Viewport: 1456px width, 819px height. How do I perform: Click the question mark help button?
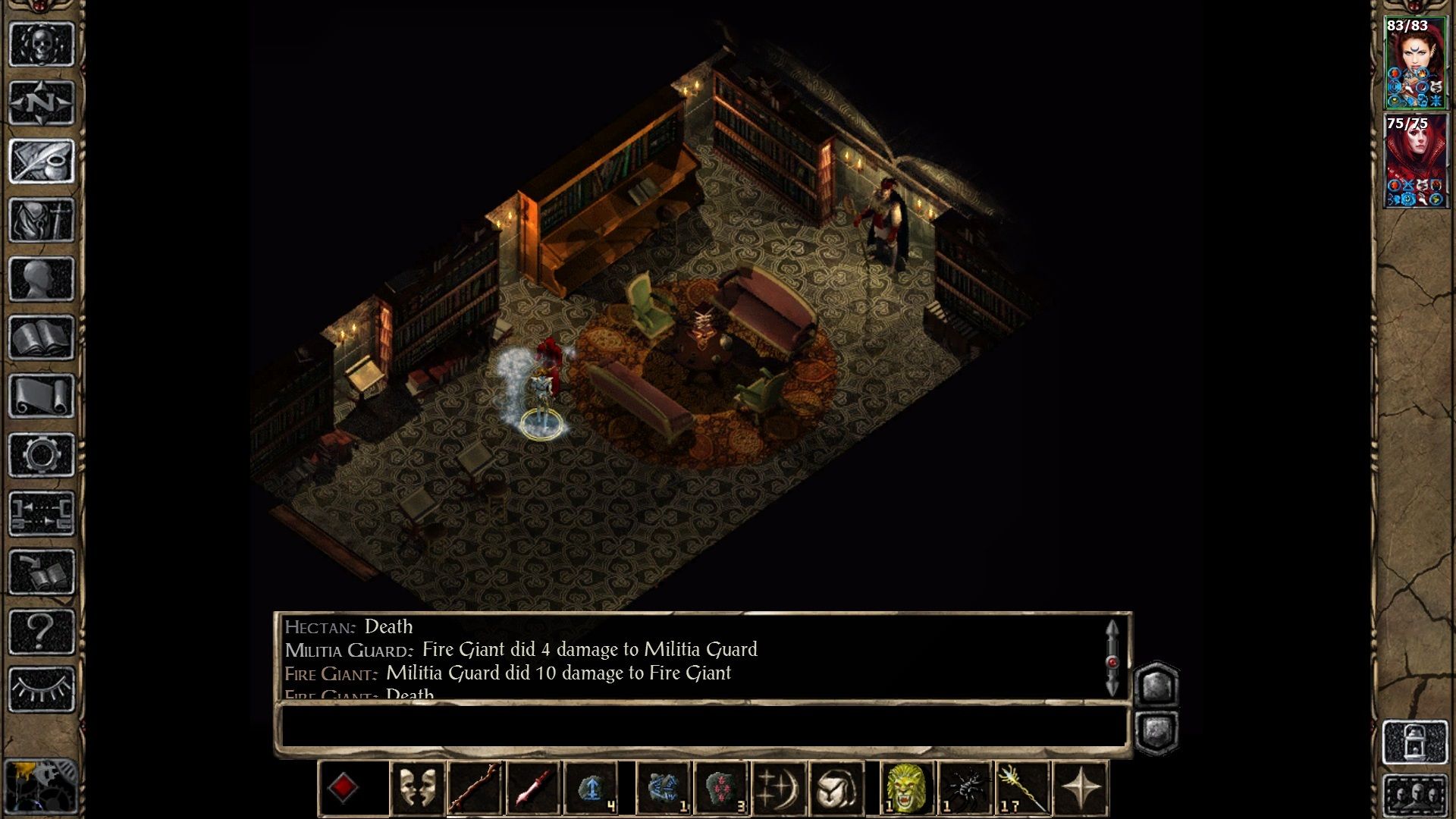[x=42, y=631]
